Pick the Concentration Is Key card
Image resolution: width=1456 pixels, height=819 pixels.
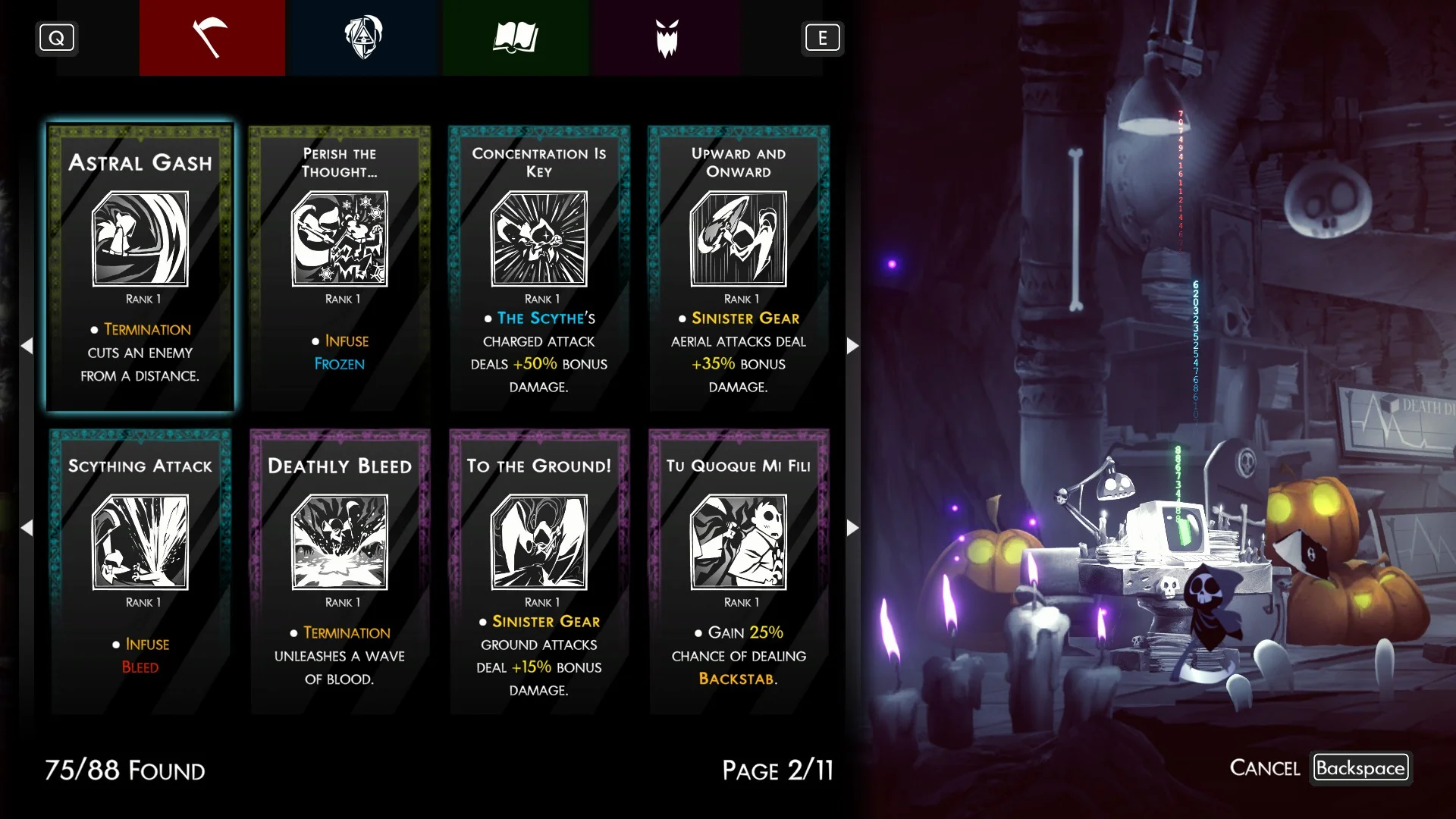(x=539, y=267)
